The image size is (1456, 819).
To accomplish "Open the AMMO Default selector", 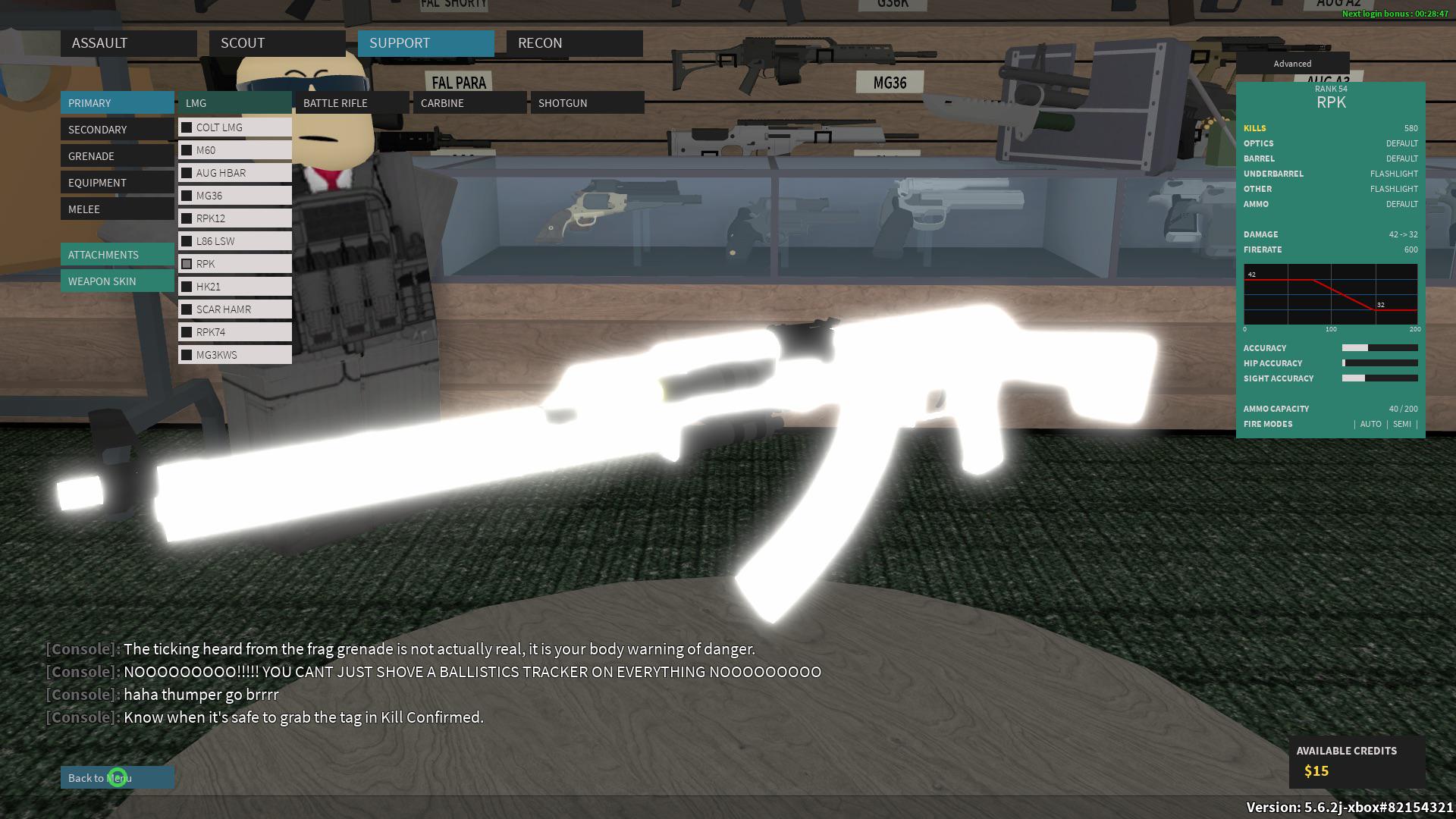I will pos(1401,204).
